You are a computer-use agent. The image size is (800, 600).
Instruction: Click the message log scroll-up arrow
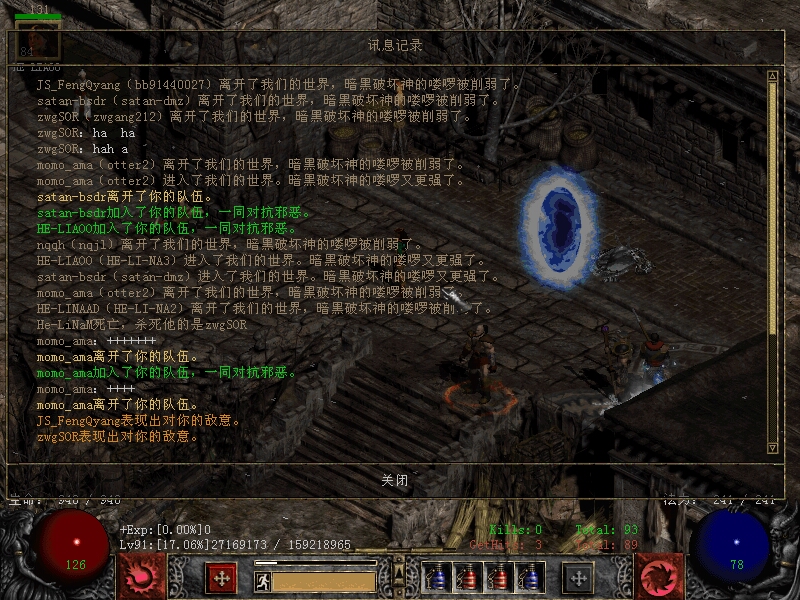[772, 76]
